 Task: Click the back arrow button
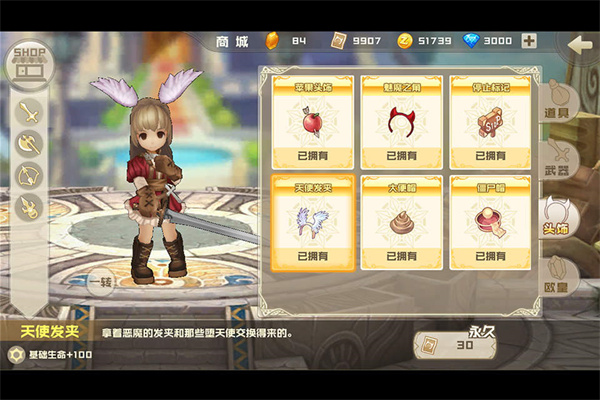point(579,45)
